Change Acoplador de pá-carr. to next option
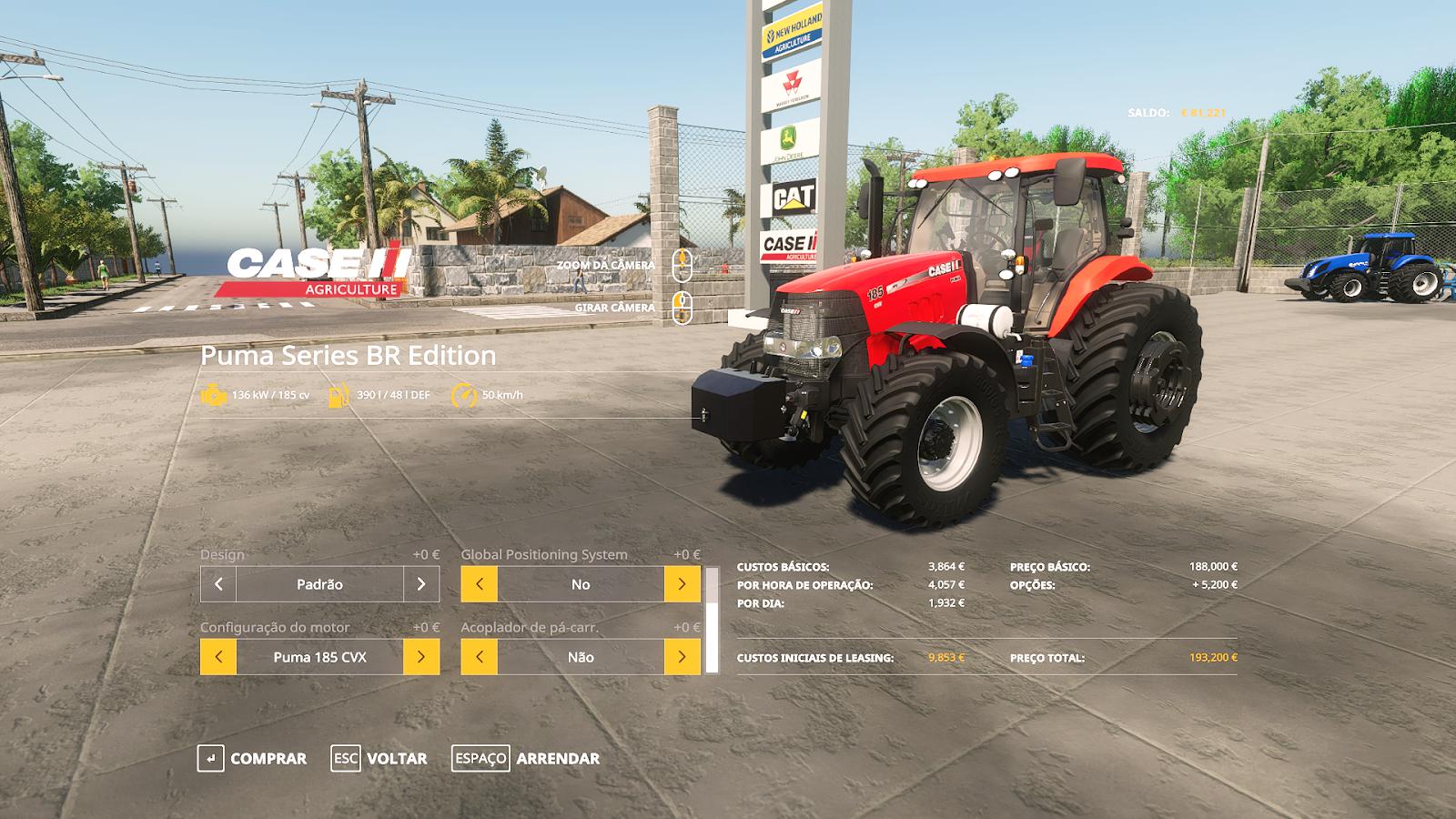The image size is (1456, 819). pos(682,657)
